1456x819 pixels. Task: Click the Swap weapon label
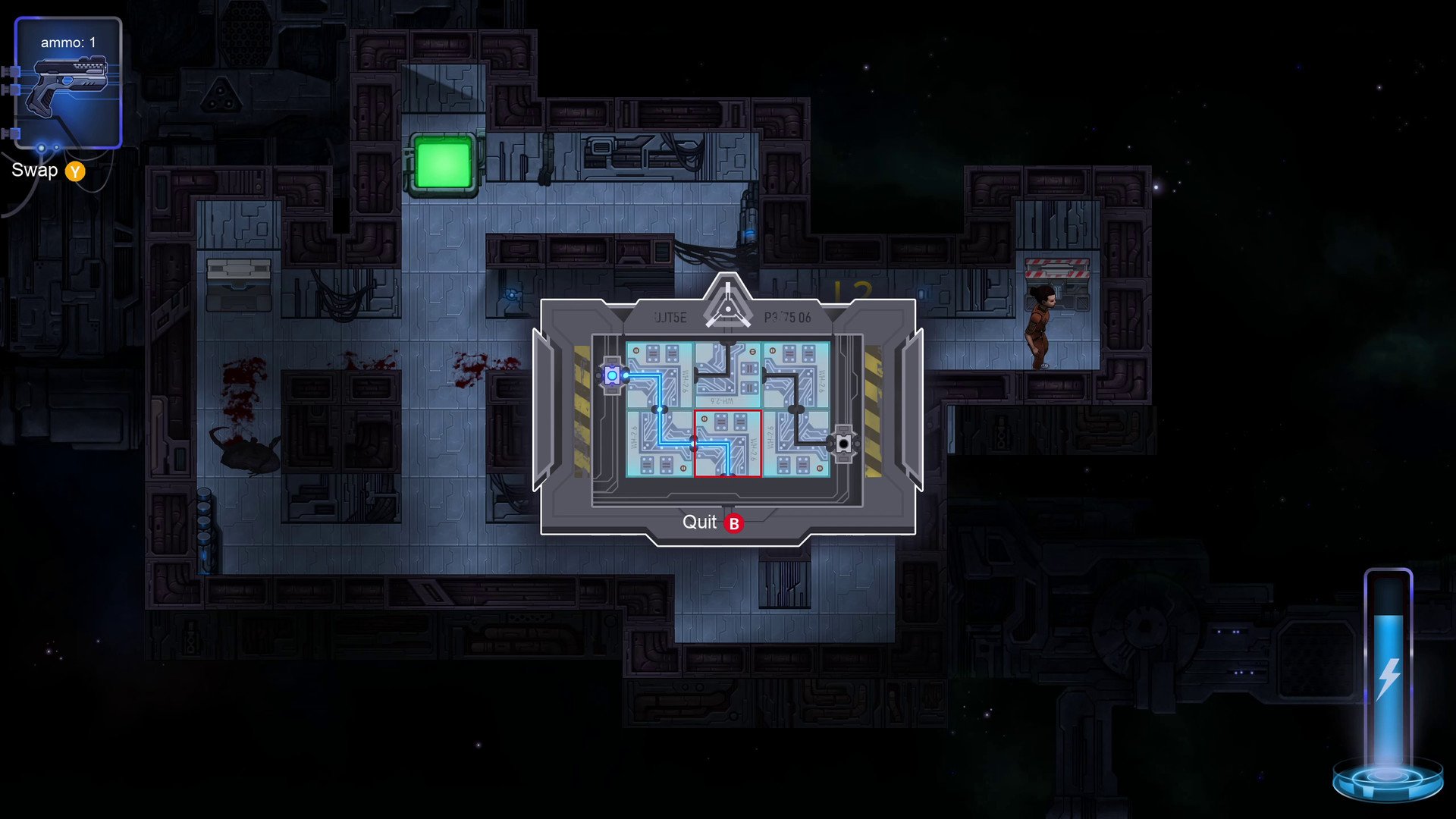(x=35, y=171)
